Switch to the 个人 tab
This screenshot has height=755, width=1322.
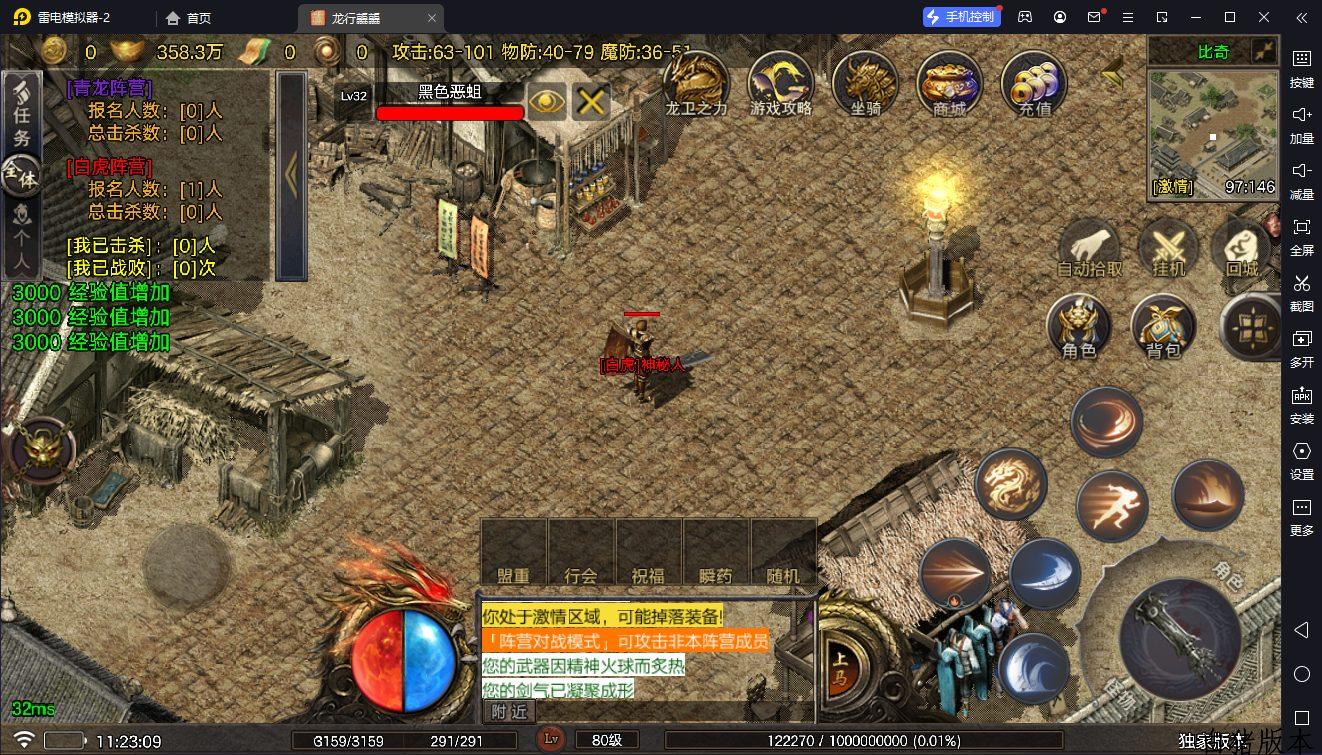[22, 240]
